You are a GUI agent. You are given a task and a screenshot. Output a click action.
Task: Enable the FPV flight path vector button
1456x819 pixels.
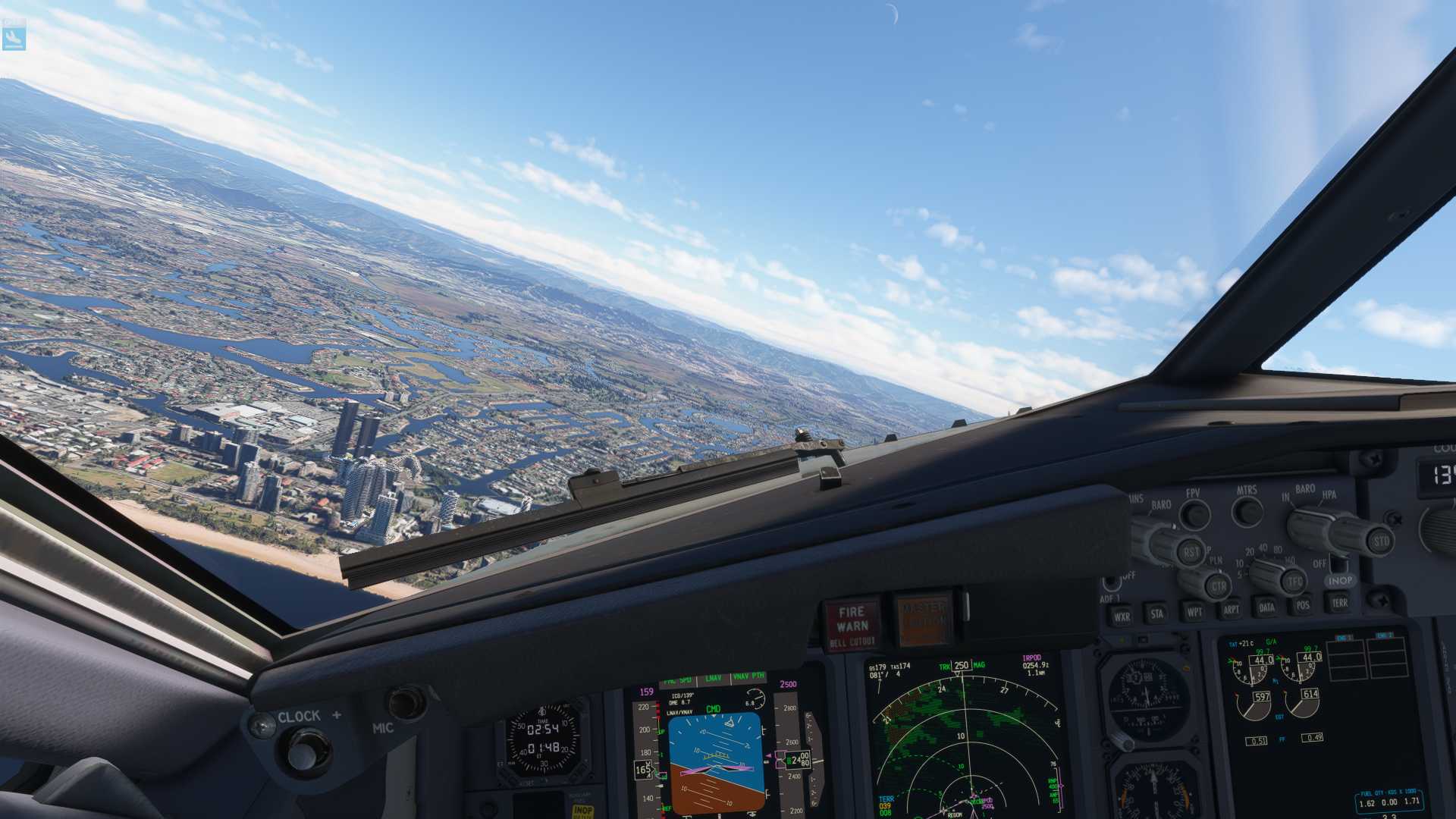[x=1195, y=516]
